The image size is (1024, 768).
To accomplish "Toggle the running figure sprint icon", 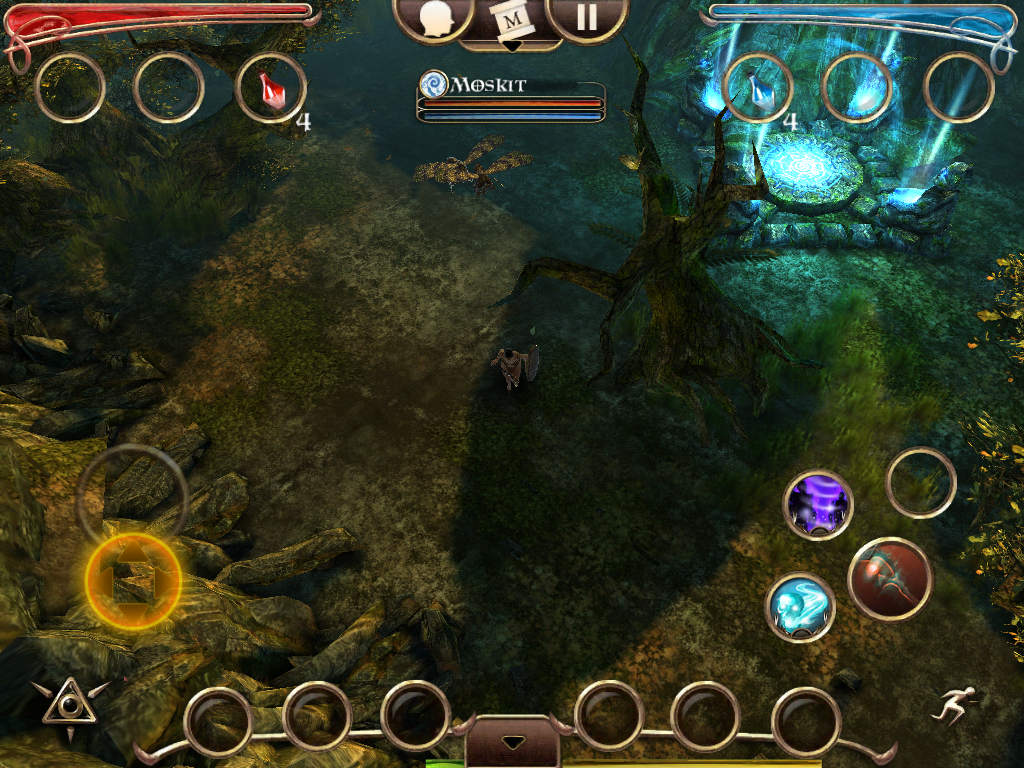I will [951, 705].
